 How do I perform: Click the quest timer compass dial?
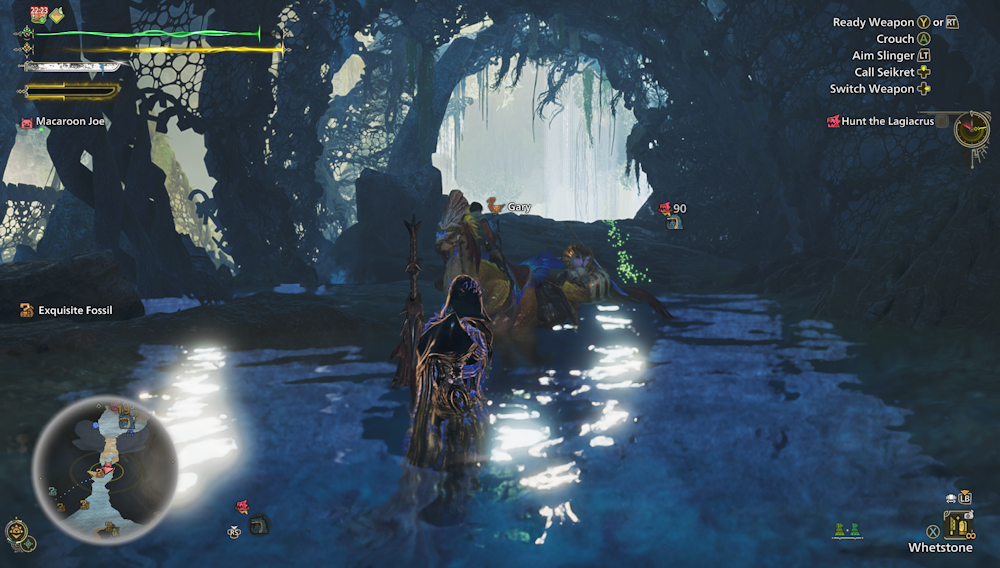(x=970, y=128)
